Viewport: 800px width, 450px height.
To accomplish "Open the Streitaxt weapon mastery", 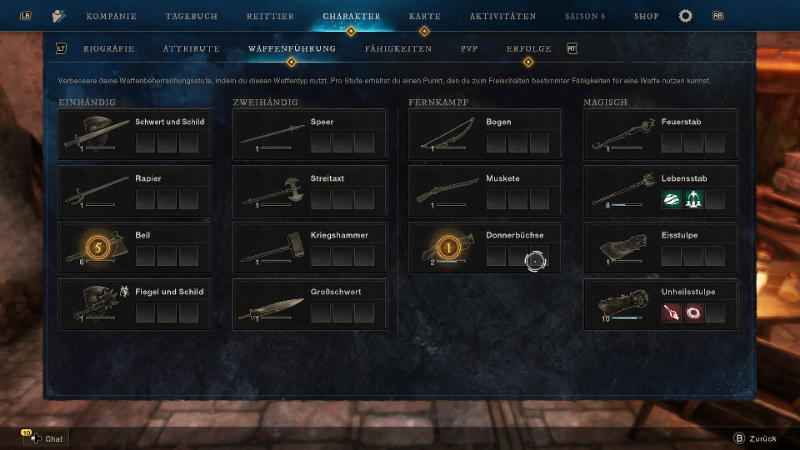I will tap(309, 190).
